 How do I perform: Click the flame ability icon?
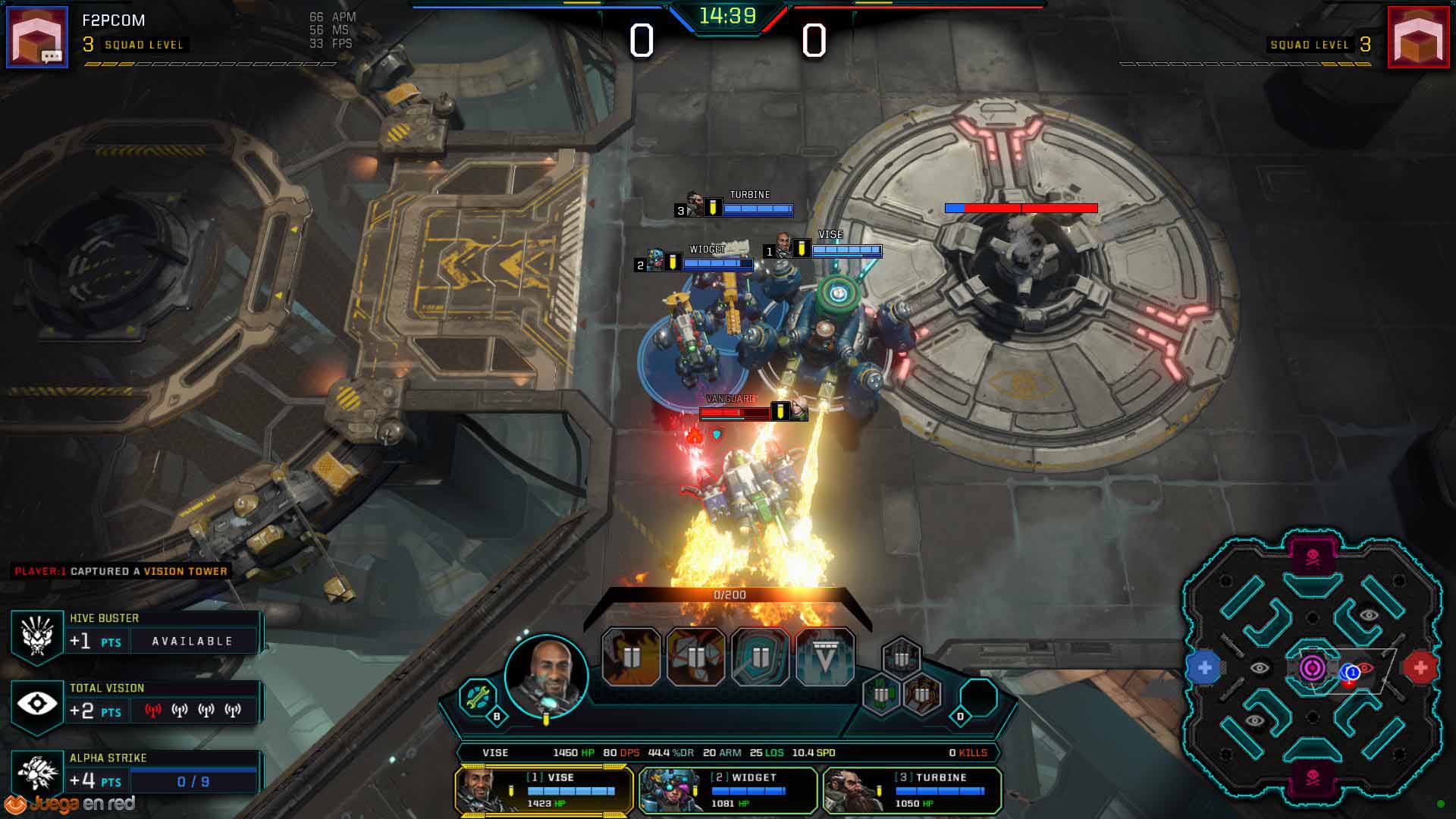[632, 657]
